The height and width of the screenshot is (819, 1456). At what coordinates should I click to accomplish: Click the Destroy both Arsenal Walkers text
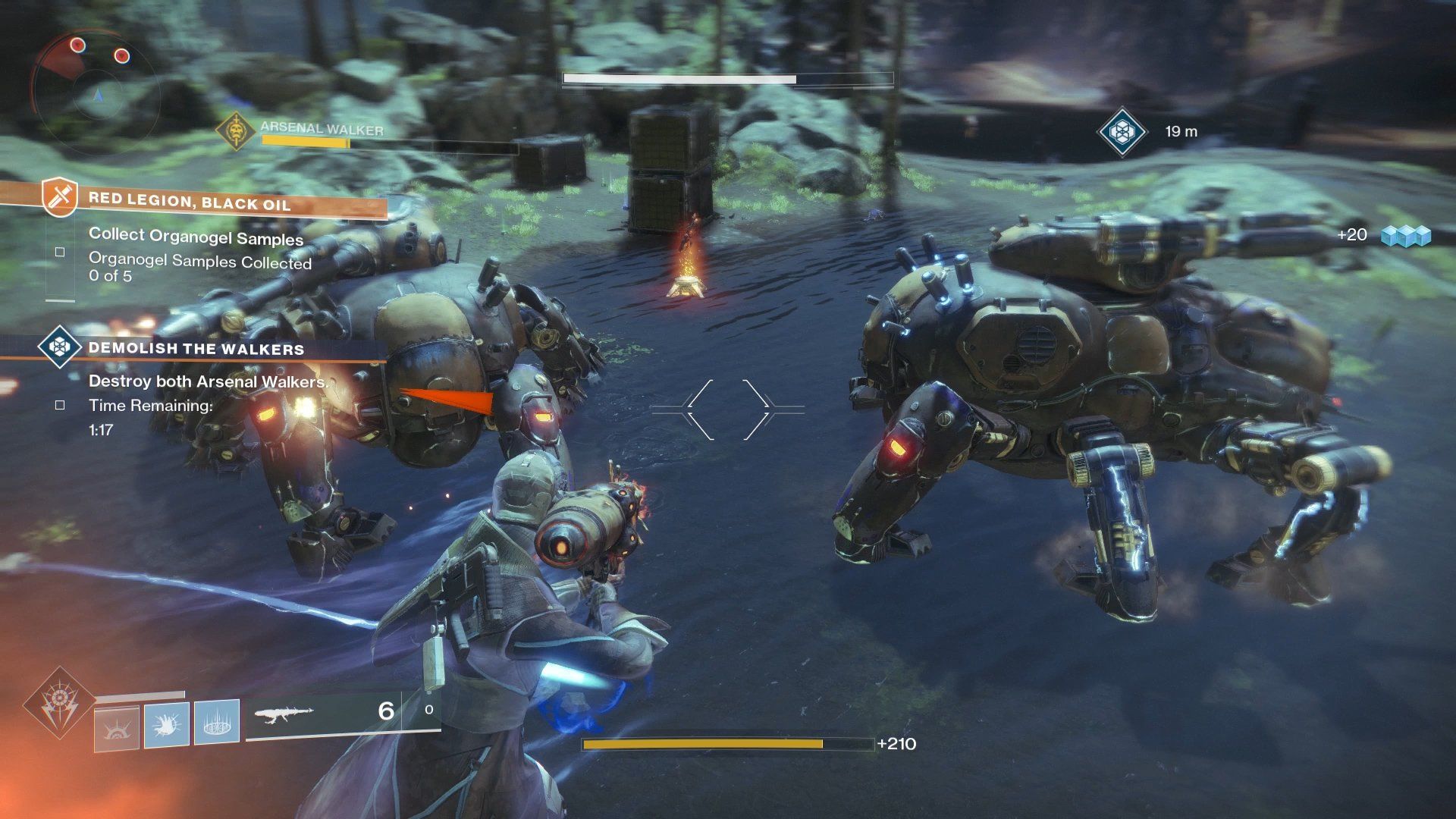pyautogui.click(x=207, y=381)
